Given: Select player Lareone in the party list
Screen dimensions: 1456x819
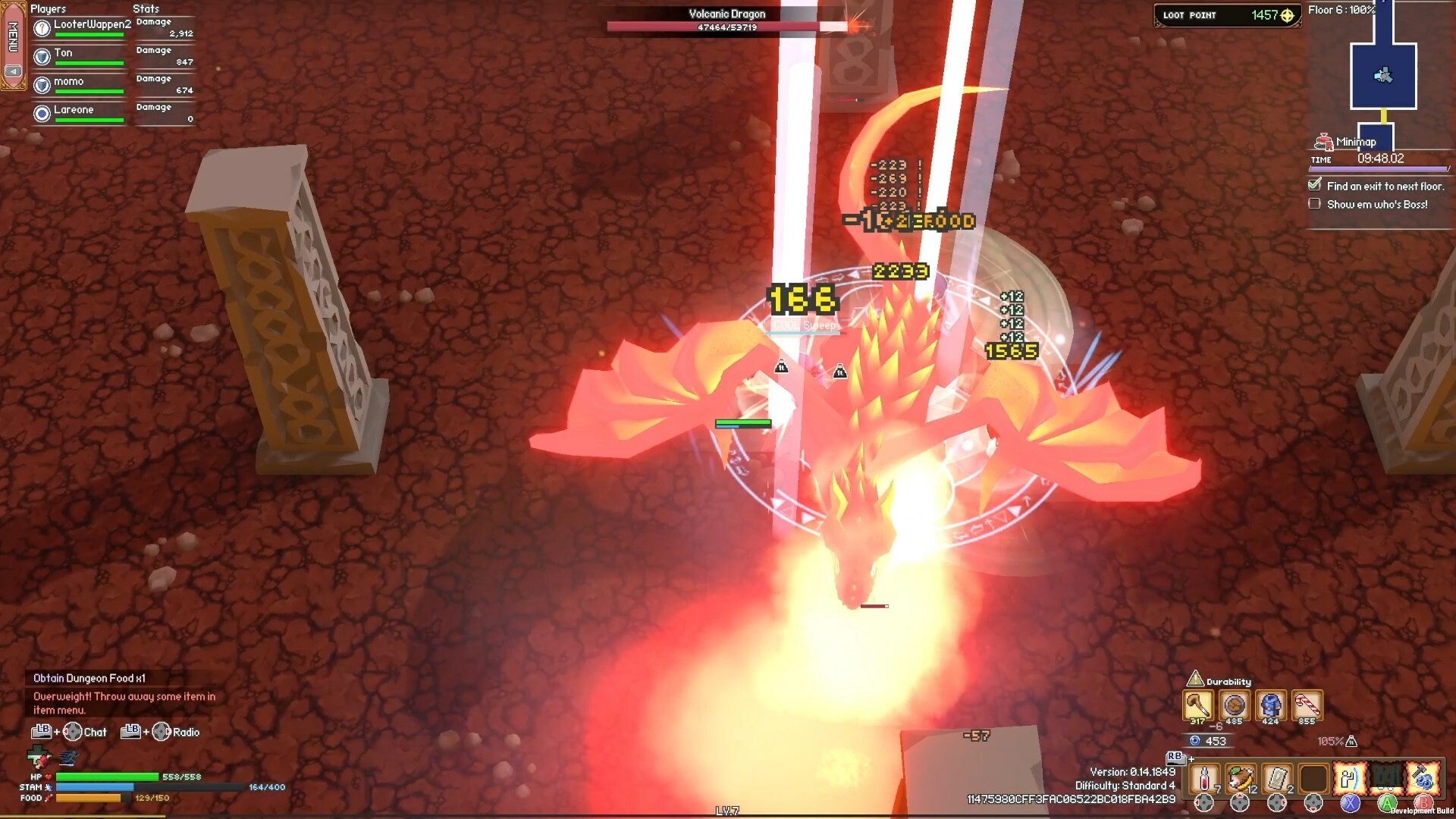Looking at the screenshot, I should coord(74,110).
